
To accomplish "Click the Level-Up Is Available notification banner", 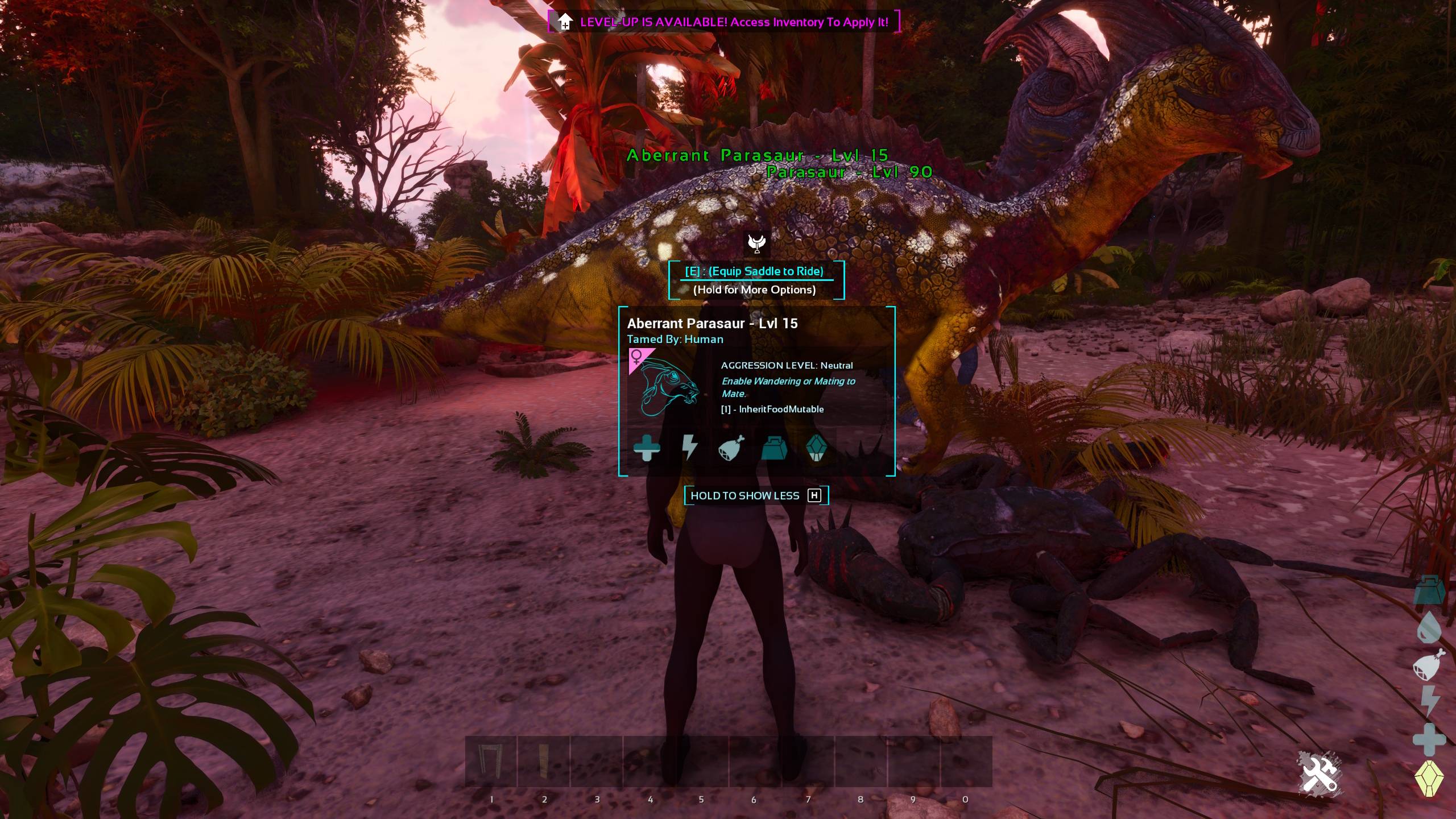I will (724, 22).
